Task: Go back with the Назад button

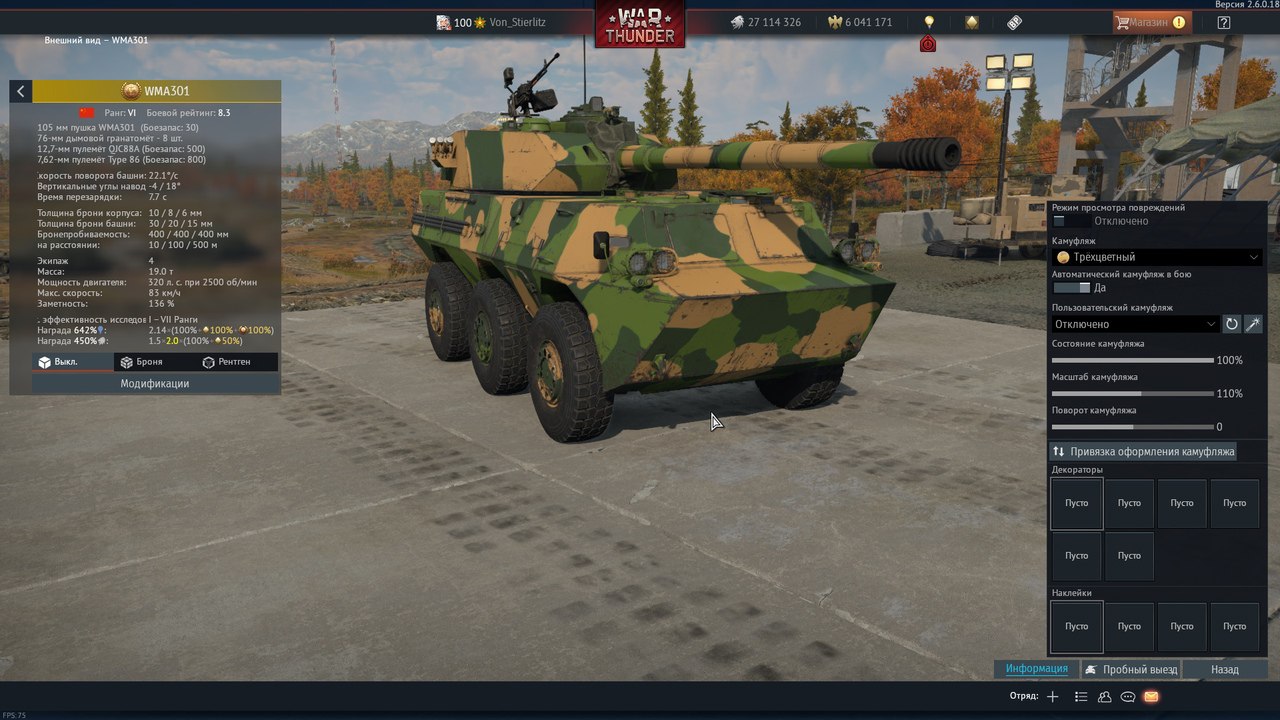Action: click(1224, 670)
